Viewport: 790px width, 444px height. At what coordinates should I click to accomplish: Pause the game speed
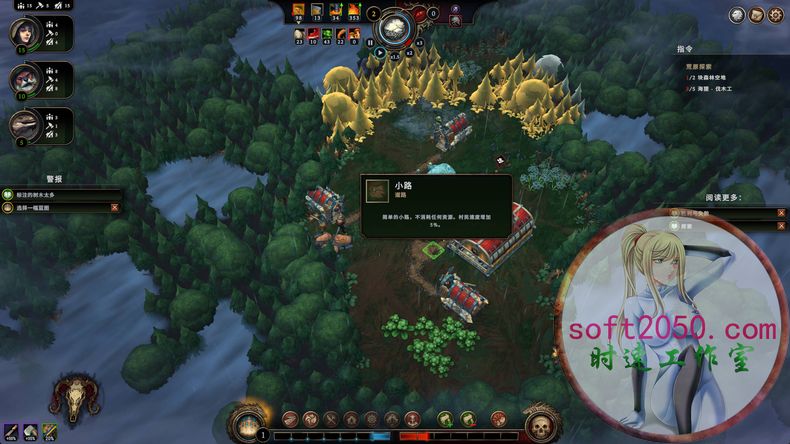point(370,43)
